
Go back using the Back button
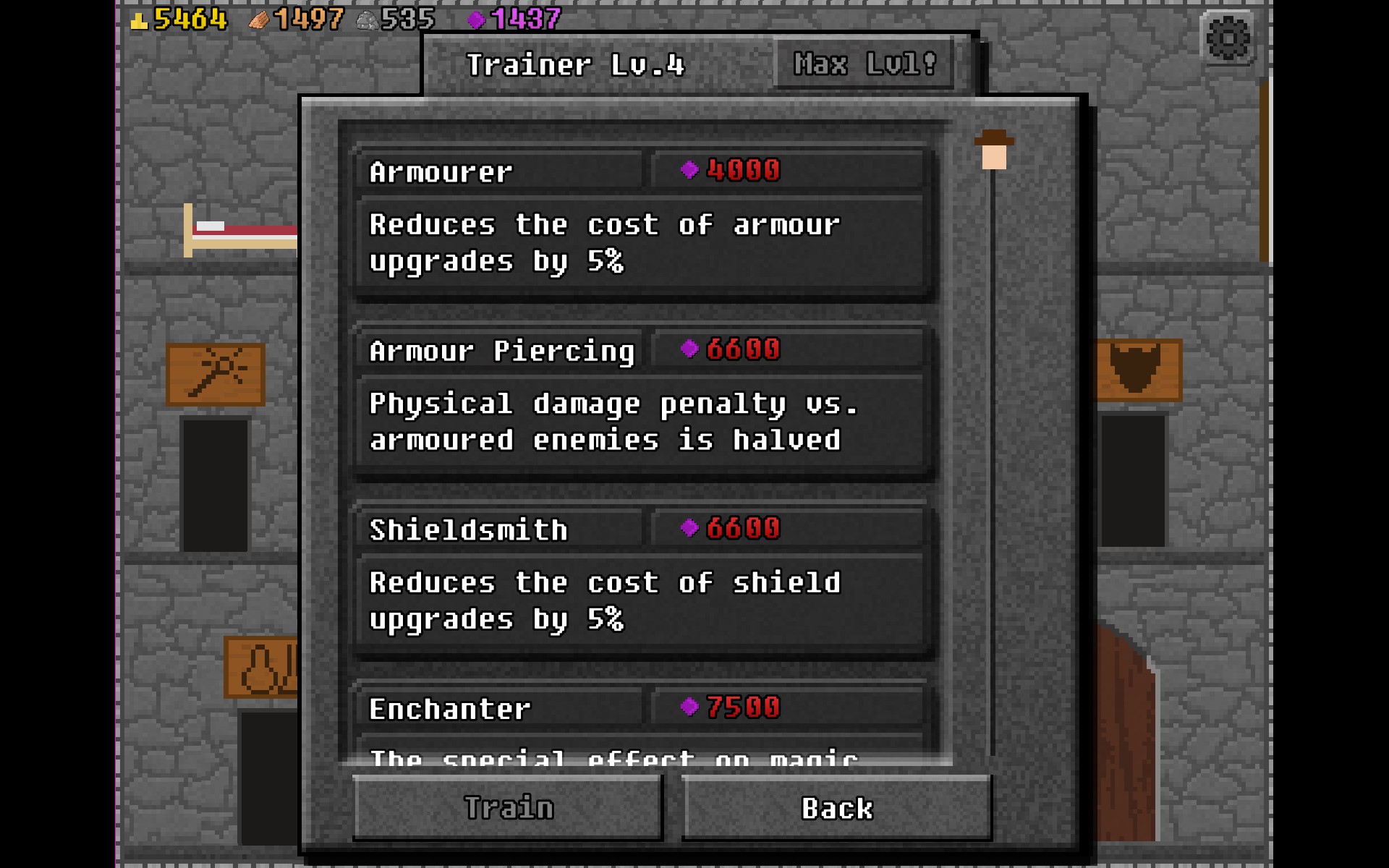[x=836, y=807]
